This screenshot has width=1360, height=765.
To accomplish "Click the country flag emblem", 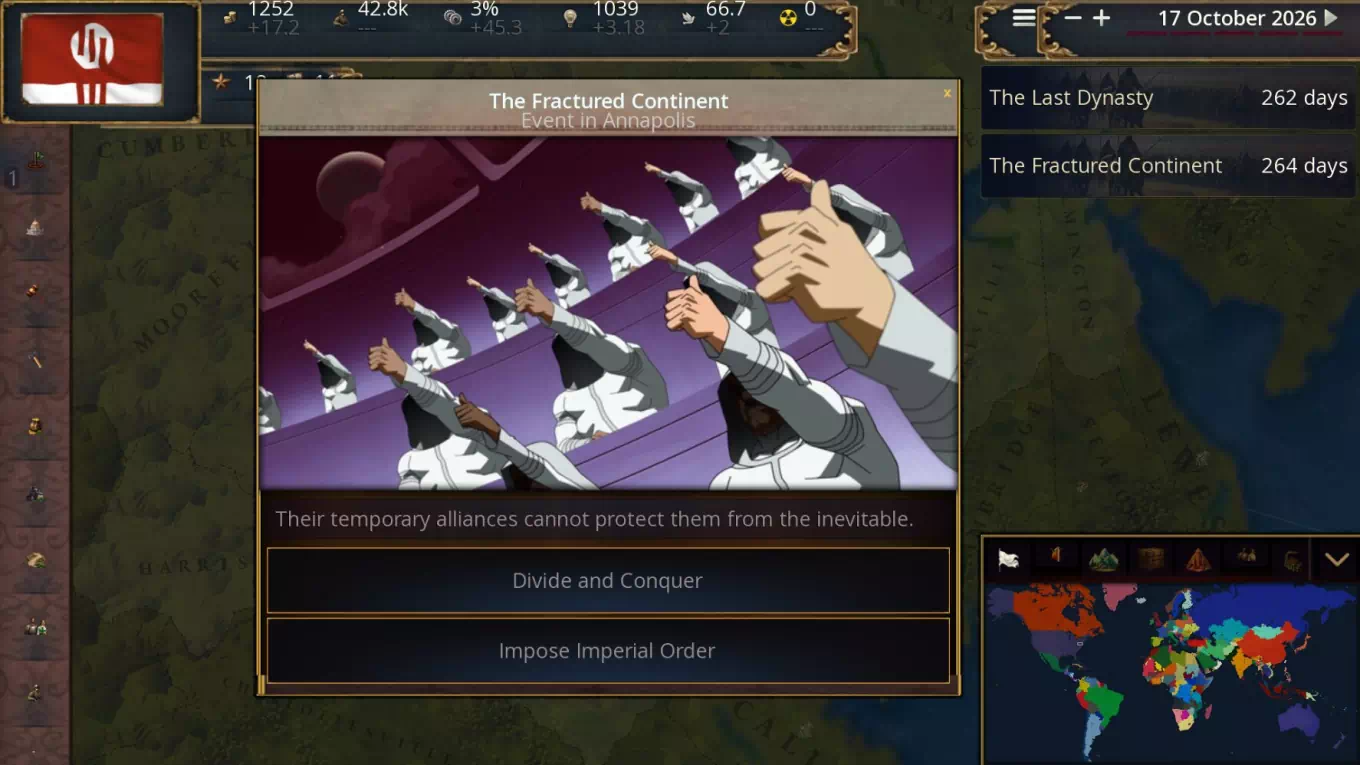I will click(x=92, y=59).
